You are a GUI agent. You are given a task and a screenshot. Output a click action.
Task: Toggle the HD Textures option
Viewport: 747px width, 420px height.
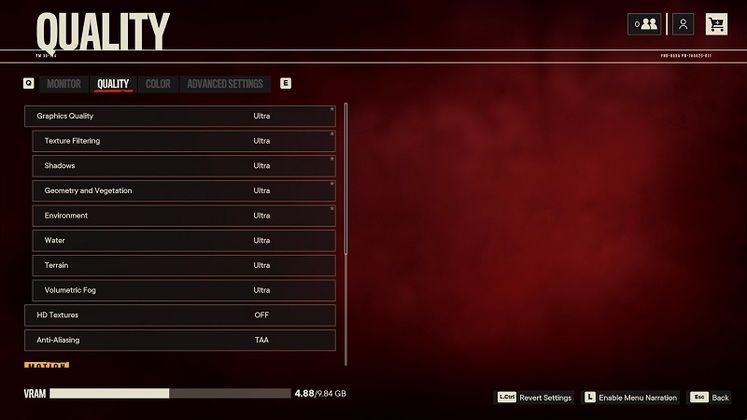[x=180, y=315]
